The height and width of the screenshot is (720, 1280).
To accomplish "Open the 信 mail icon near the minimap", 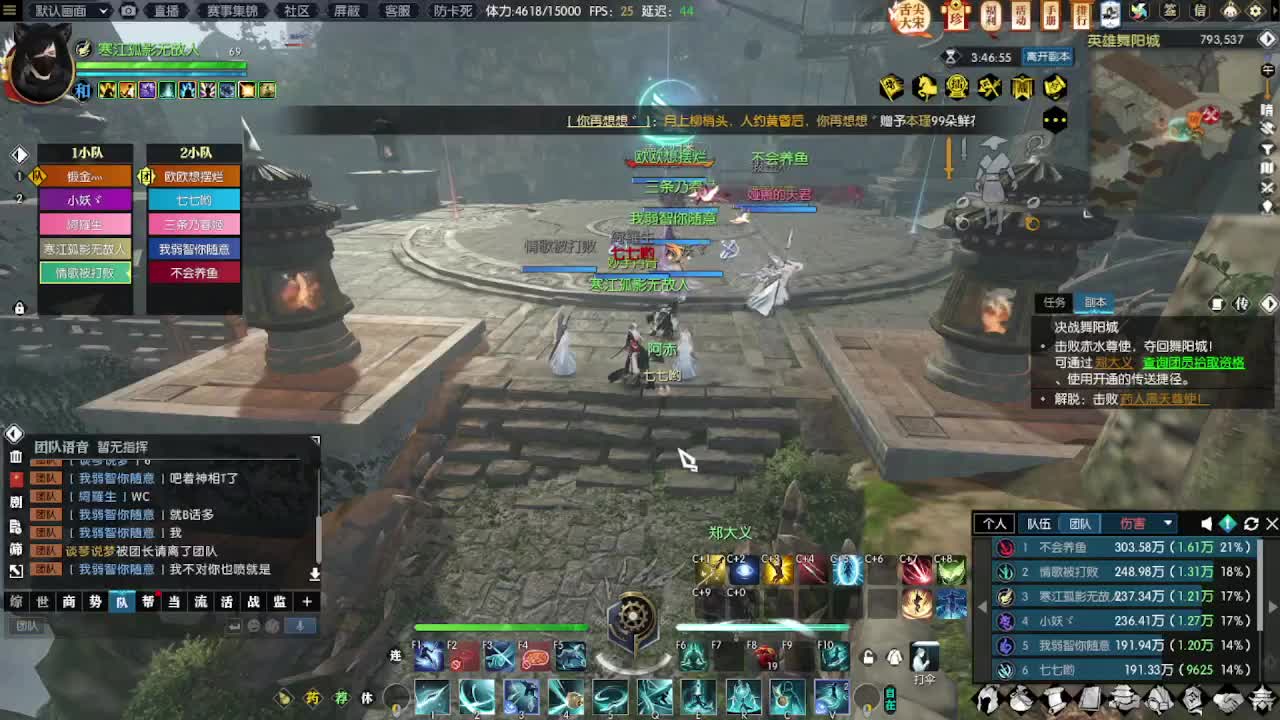I will click(x=1201, y=11).
